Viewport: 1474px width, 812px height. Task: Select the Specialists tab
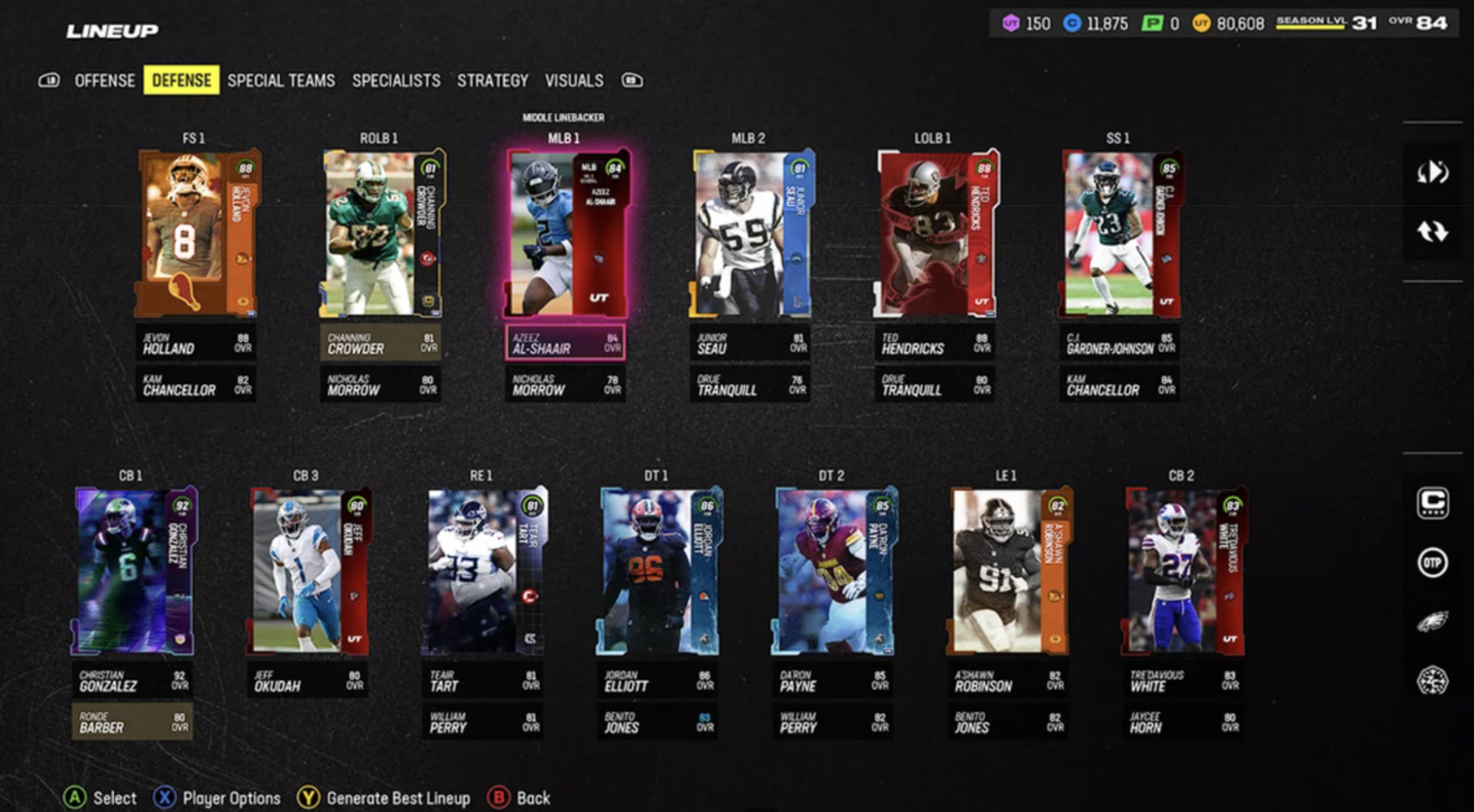coord(396,81)
